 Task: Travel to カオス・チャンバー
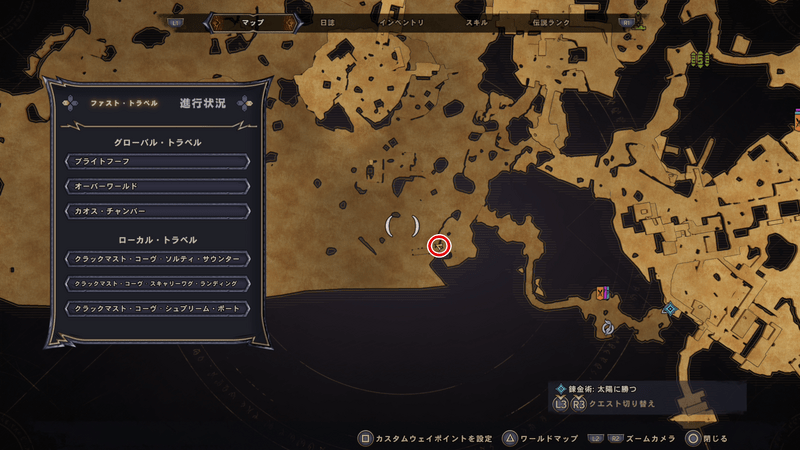tap(156, 210)
